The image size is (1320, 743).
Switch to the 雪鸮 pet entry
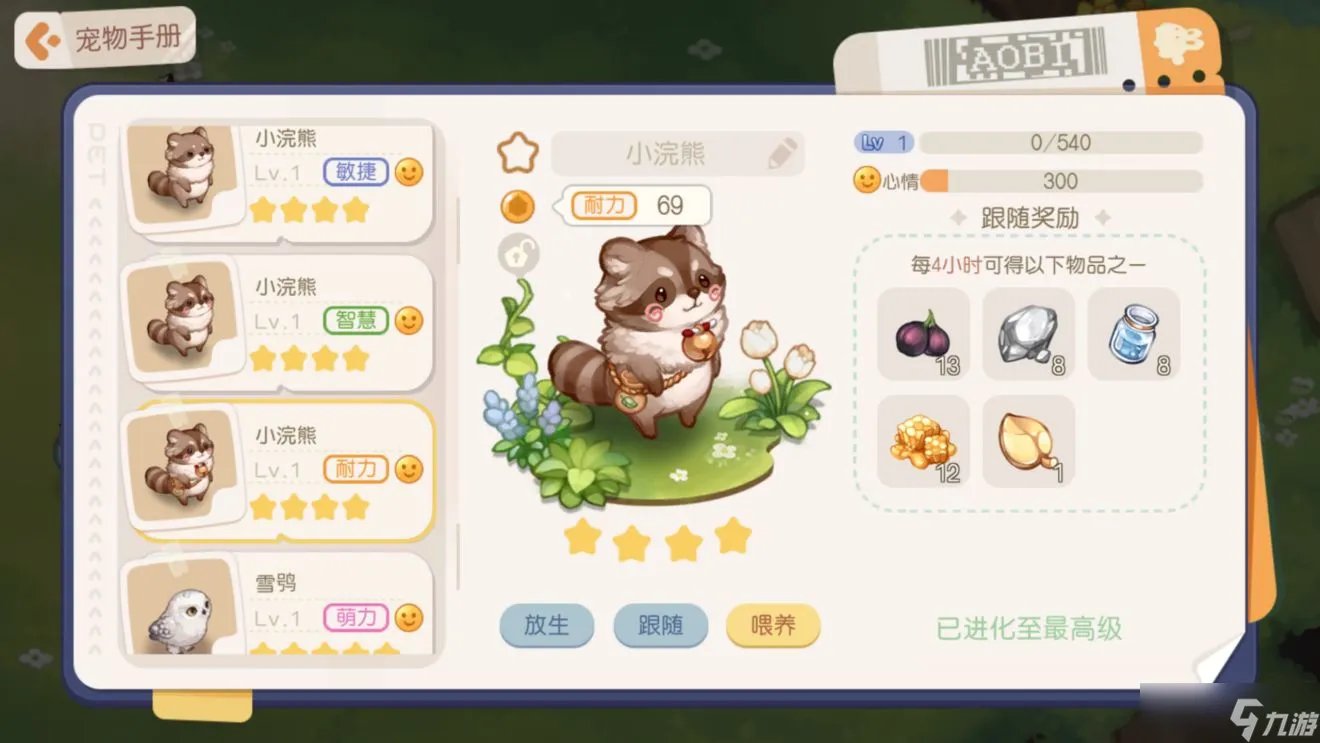tap(276, 605)
